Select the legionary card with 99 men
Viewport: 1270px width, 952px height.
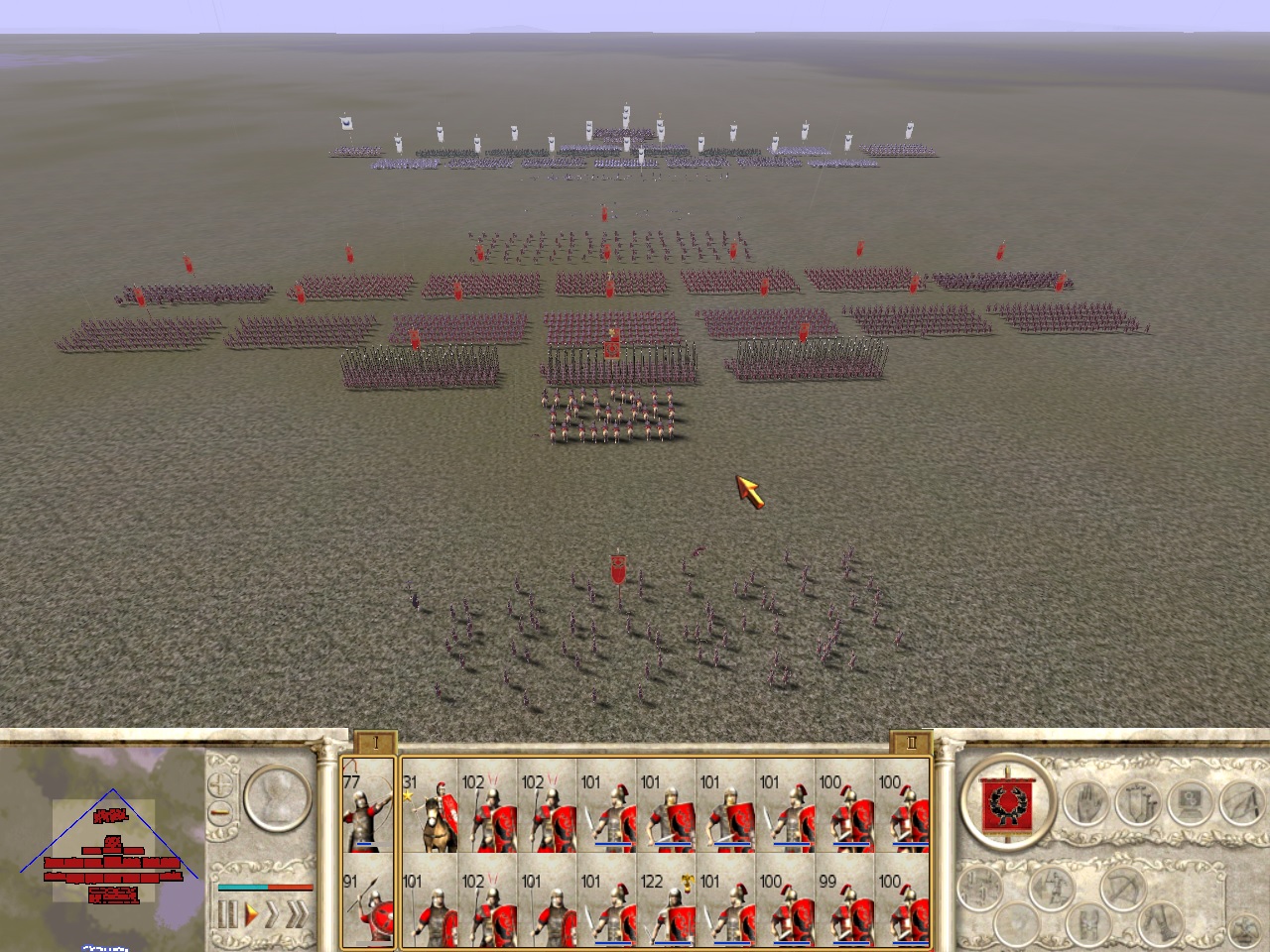tap(844, 907)
